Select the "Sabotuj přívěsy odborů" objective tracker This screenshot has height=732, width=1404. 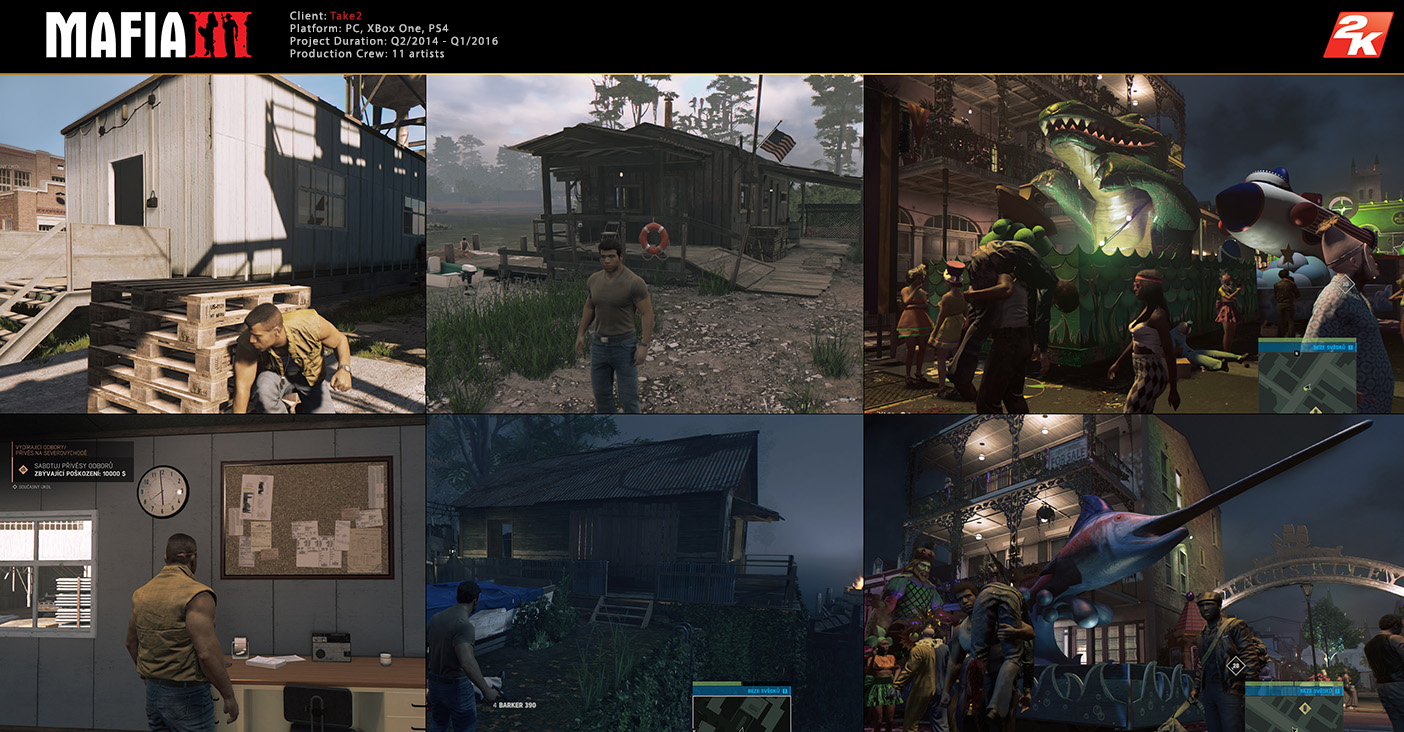[72, 467]
